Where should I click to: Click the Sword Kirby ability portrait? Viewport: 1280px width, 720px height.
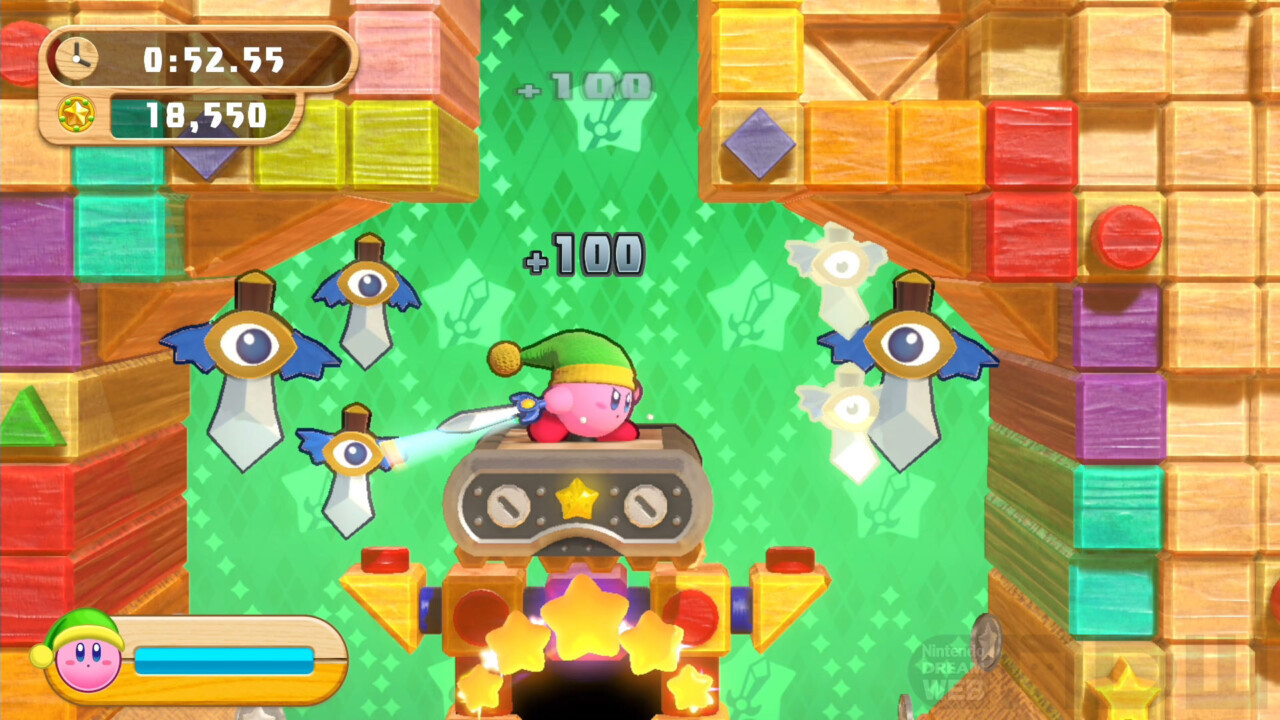tap(86, 655)
